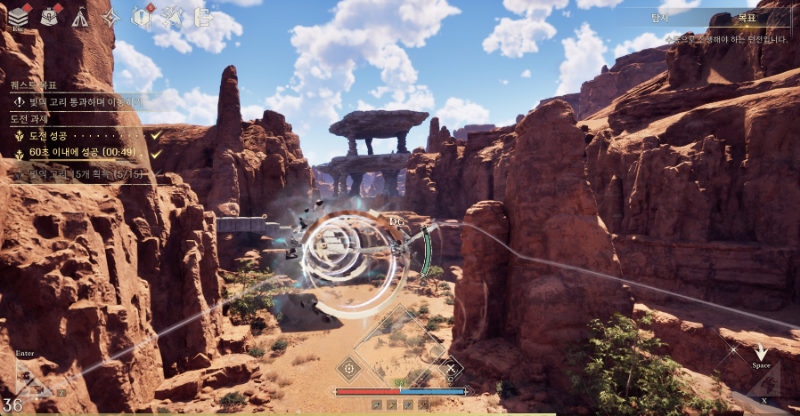Open the exclamation shield alert icon
Screen dimensions: 800x416
tap(143, 16)
